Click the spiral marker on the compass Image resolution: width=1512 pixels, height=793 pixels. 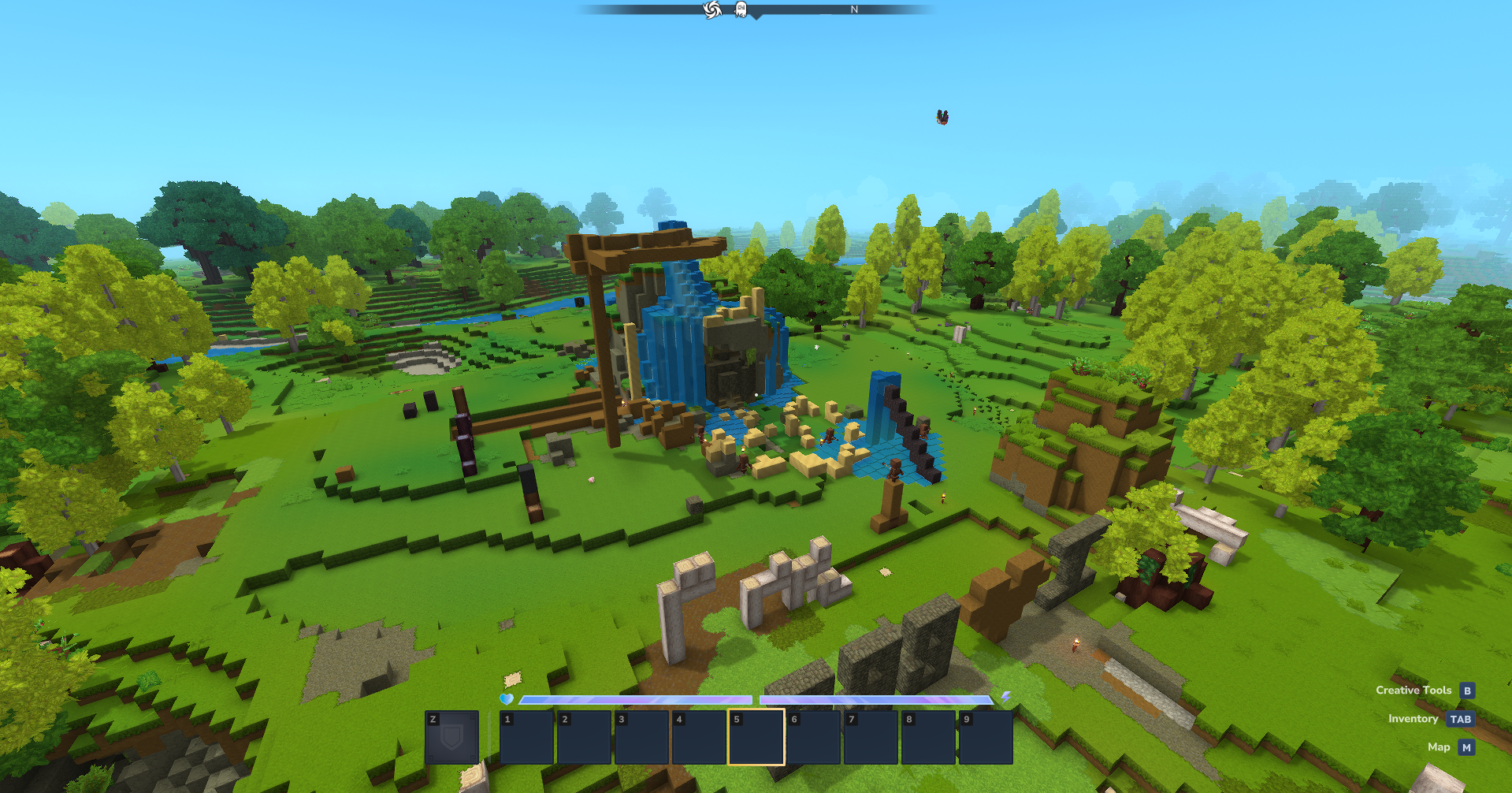pos(712,9)
